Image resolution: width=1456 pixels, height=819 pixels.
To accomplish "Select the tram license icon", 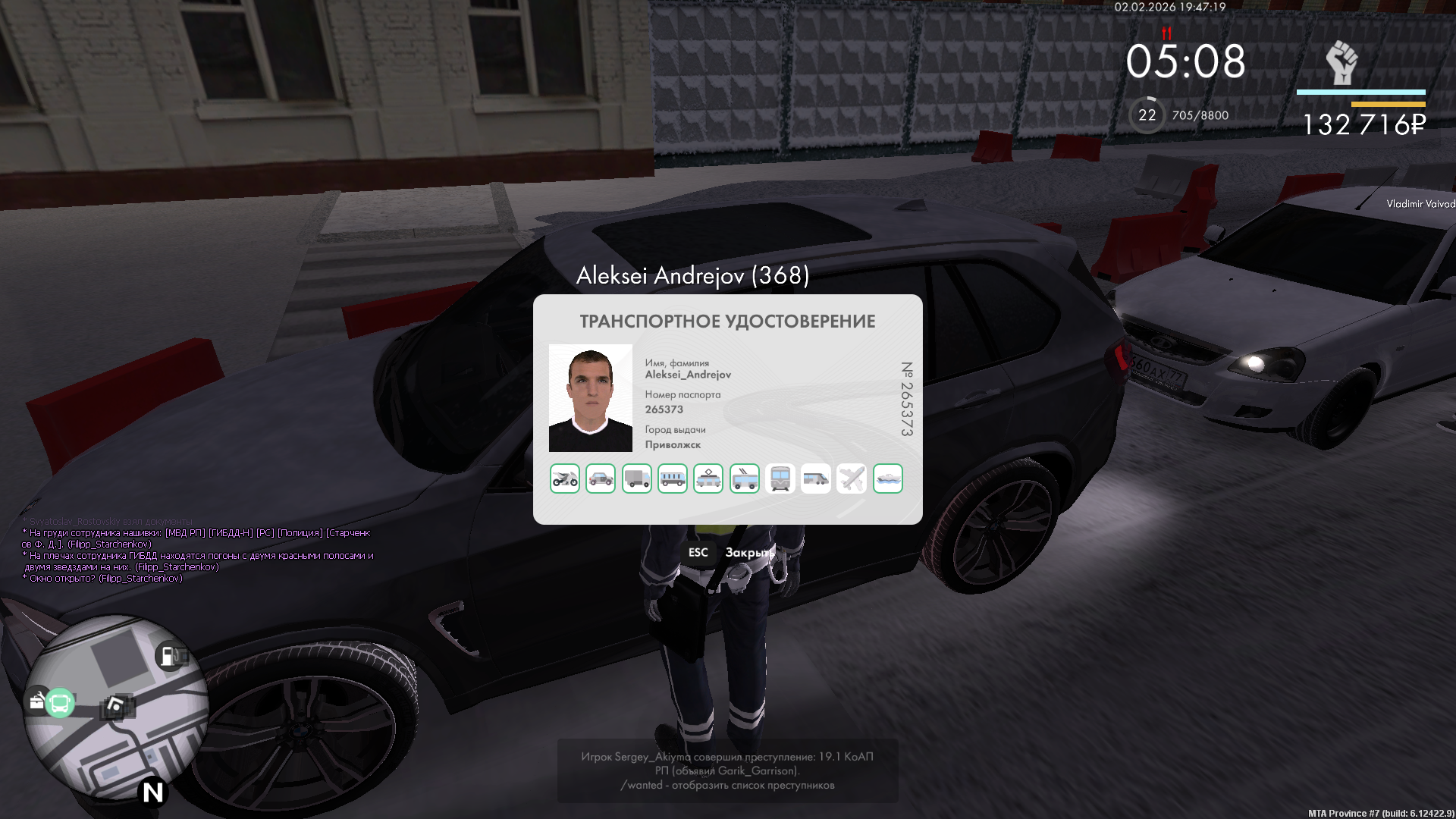I will tap(708, 479).
